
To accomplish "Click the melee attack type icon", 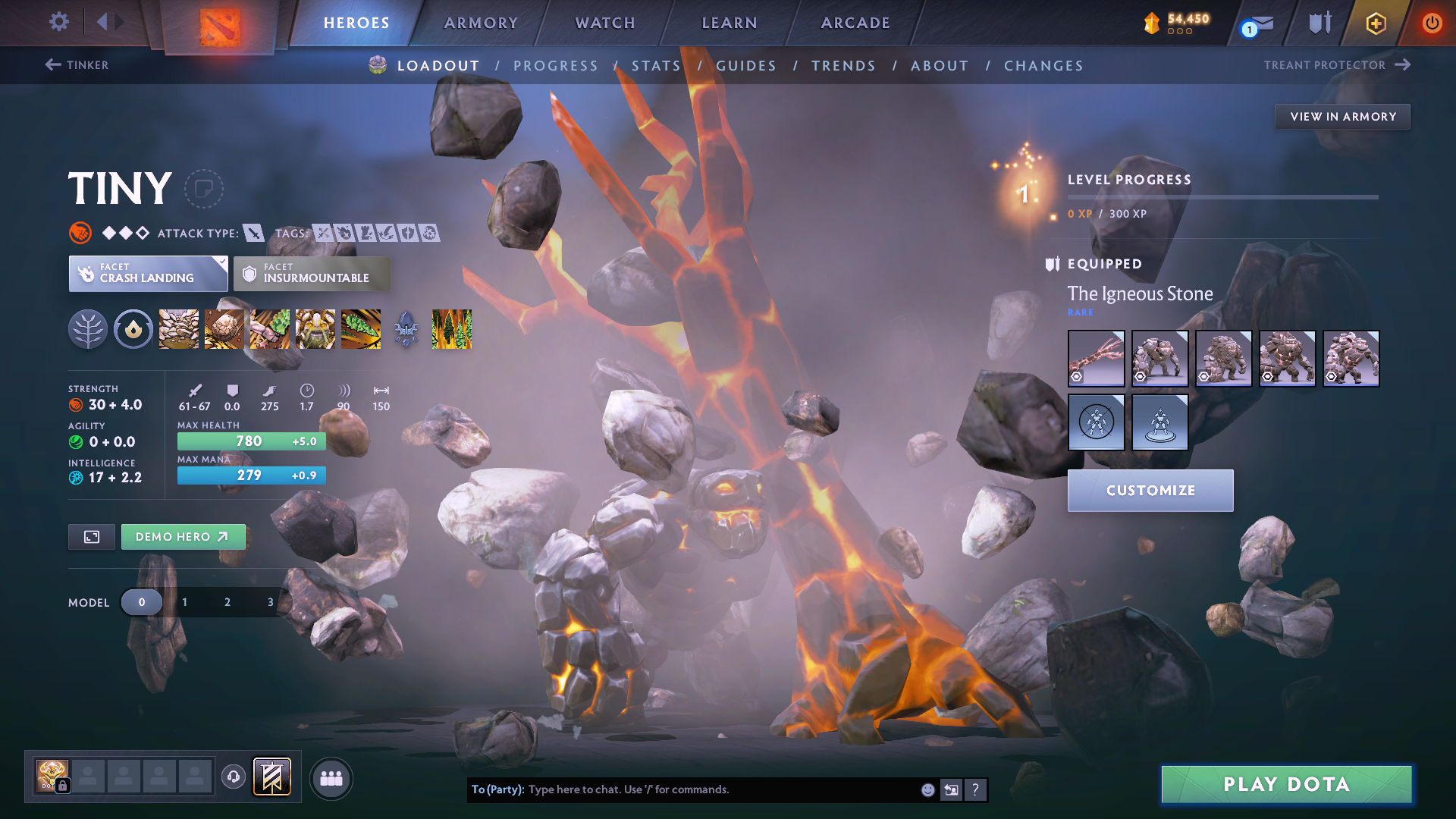I will coord(255,234).
